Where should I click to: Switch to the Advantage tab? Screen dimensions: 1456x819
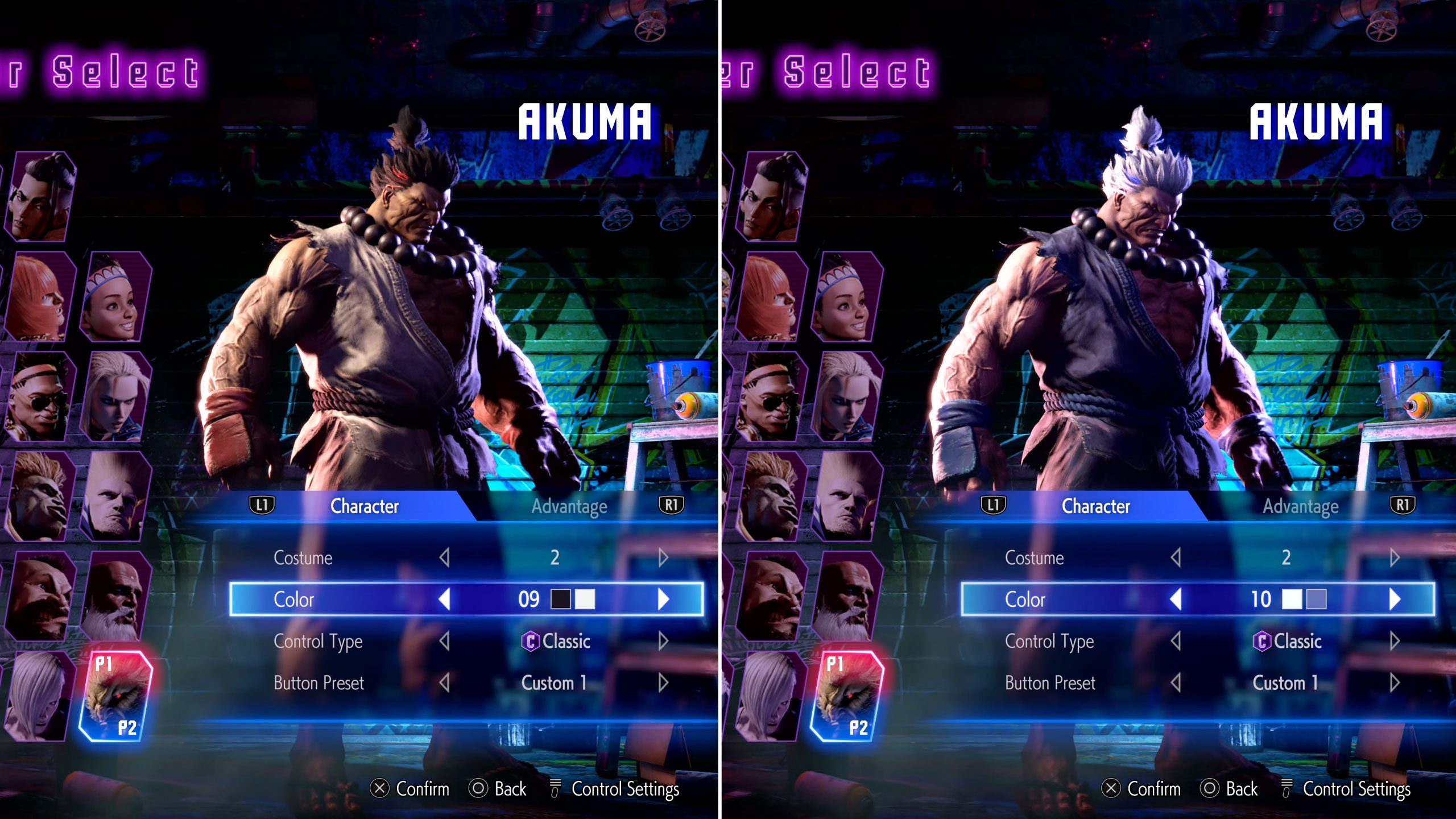[x=569, y=506]
